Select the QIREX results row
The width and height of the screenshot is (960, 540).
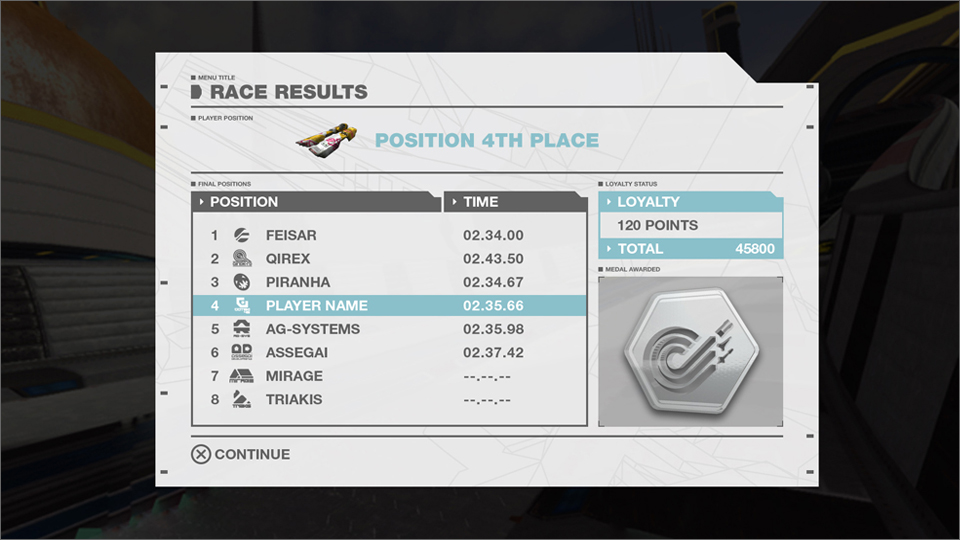pyautogui.click(x=389, y=259)
